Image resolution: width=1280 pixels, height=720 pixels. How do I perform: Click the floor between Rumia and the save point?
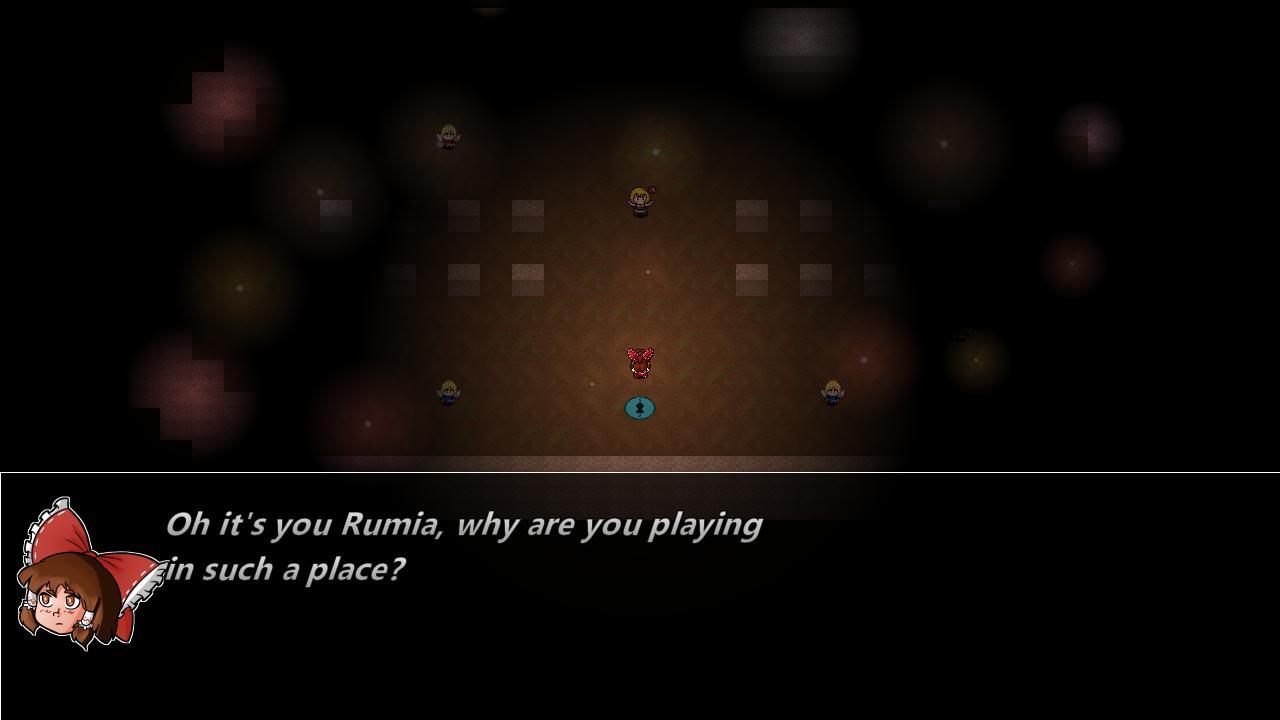640,385
